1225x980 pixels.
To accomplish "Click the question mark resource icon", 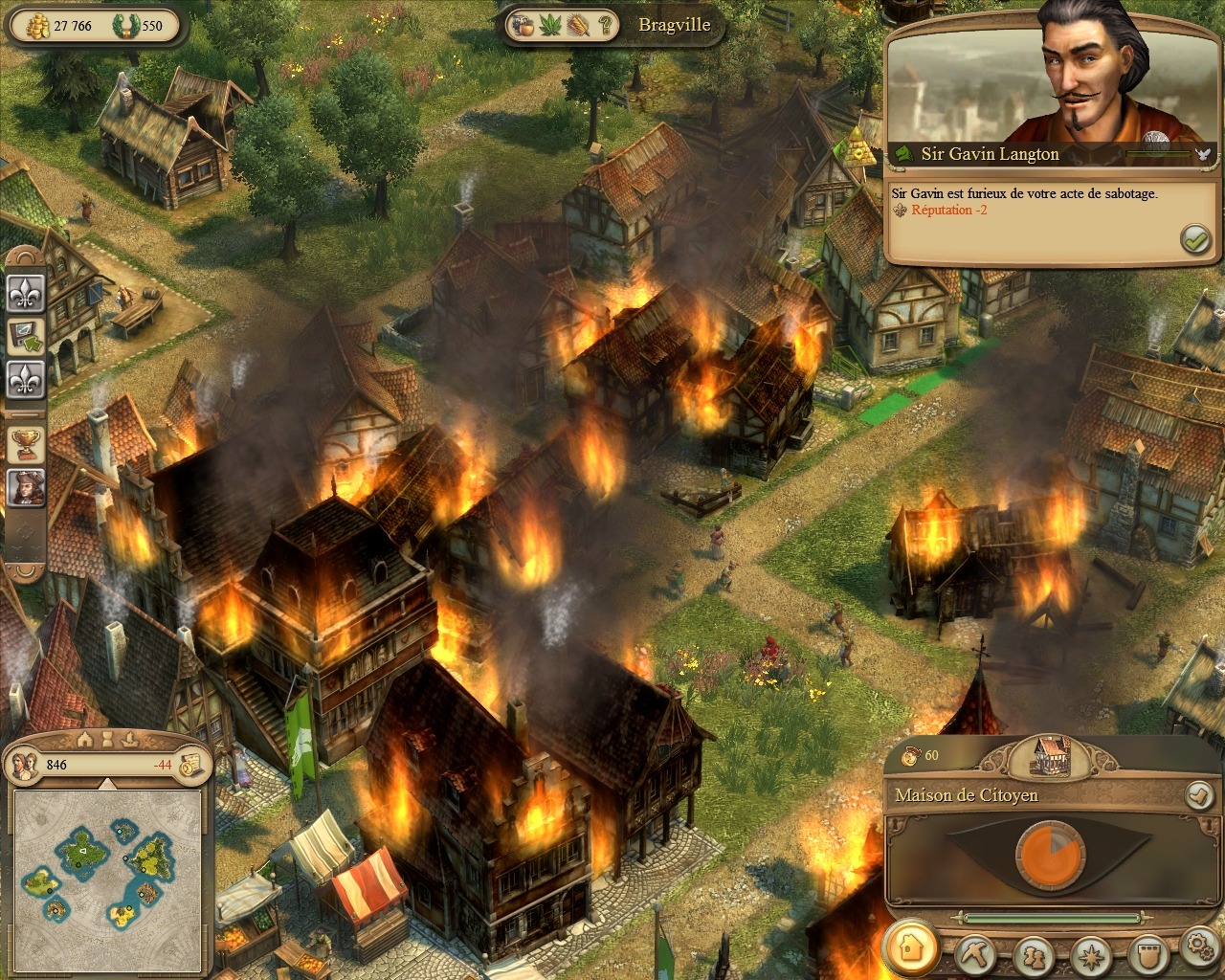I will (606, 26).
